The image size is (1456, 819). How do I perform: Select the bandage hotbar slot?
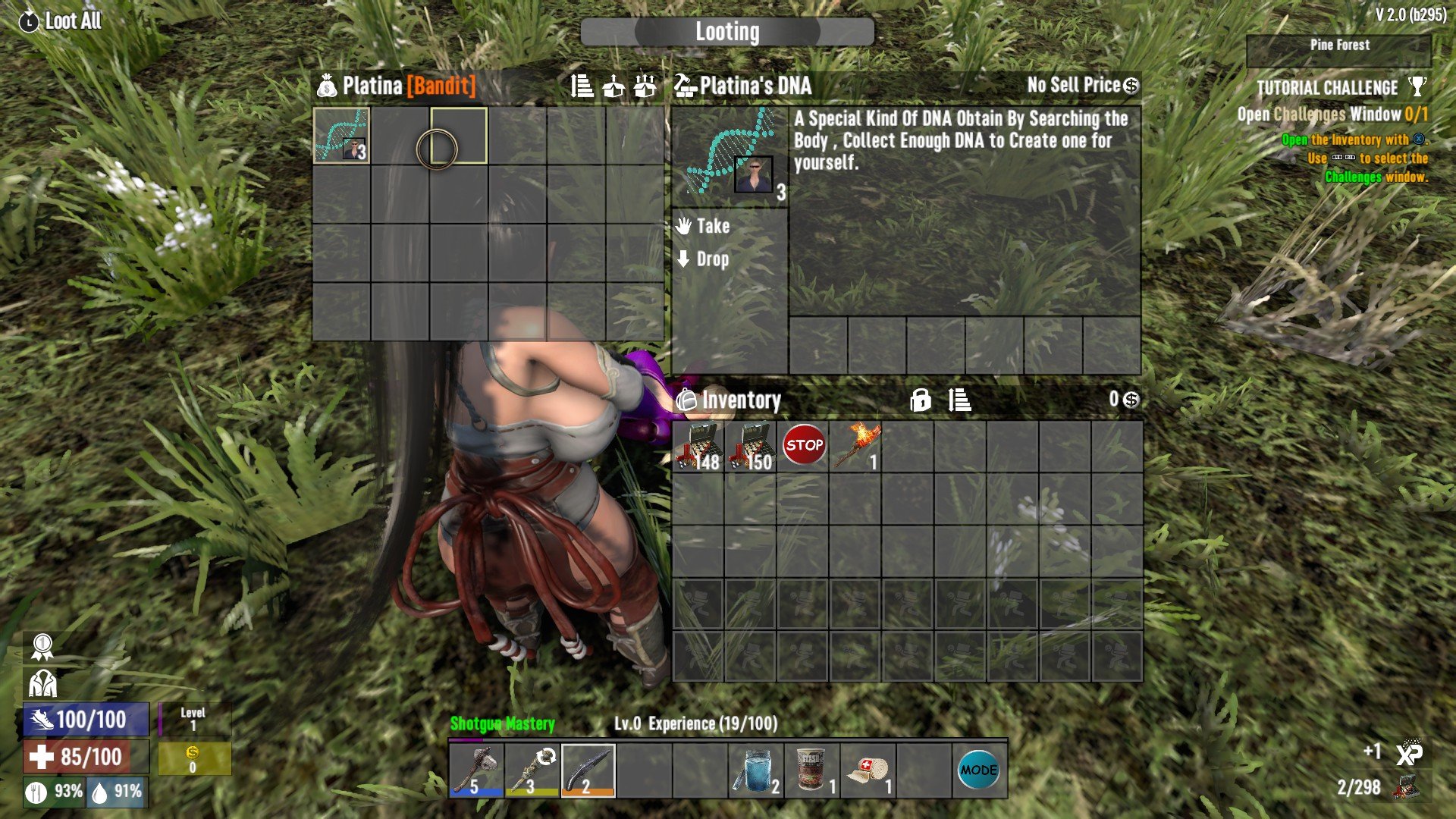tap(868, 770)
